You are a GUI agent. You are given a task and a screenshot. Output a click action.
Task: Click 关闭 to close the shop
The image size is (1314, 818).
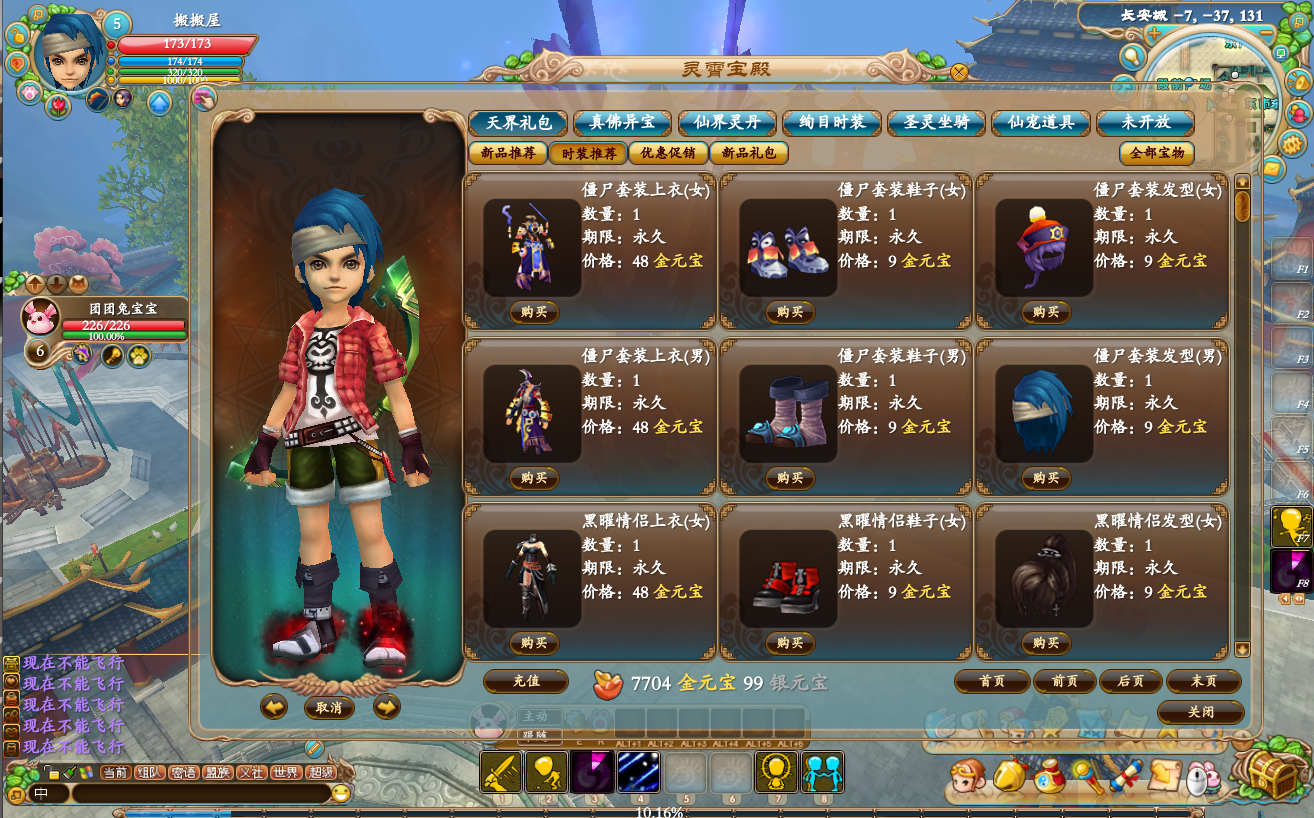point(1200,712)
